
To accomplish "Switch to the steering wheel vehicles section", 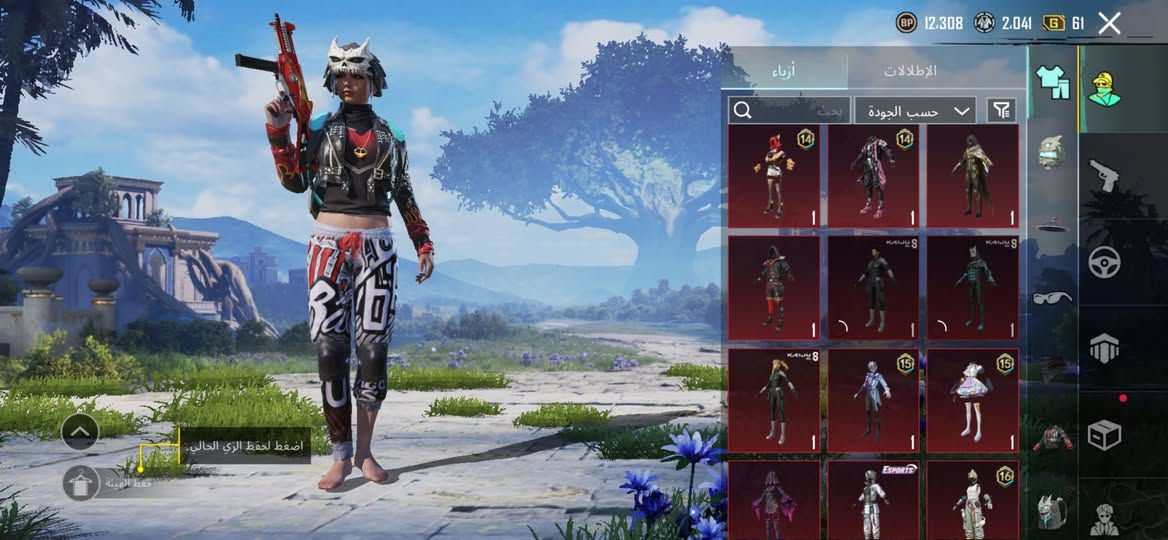I will 1104,262.
